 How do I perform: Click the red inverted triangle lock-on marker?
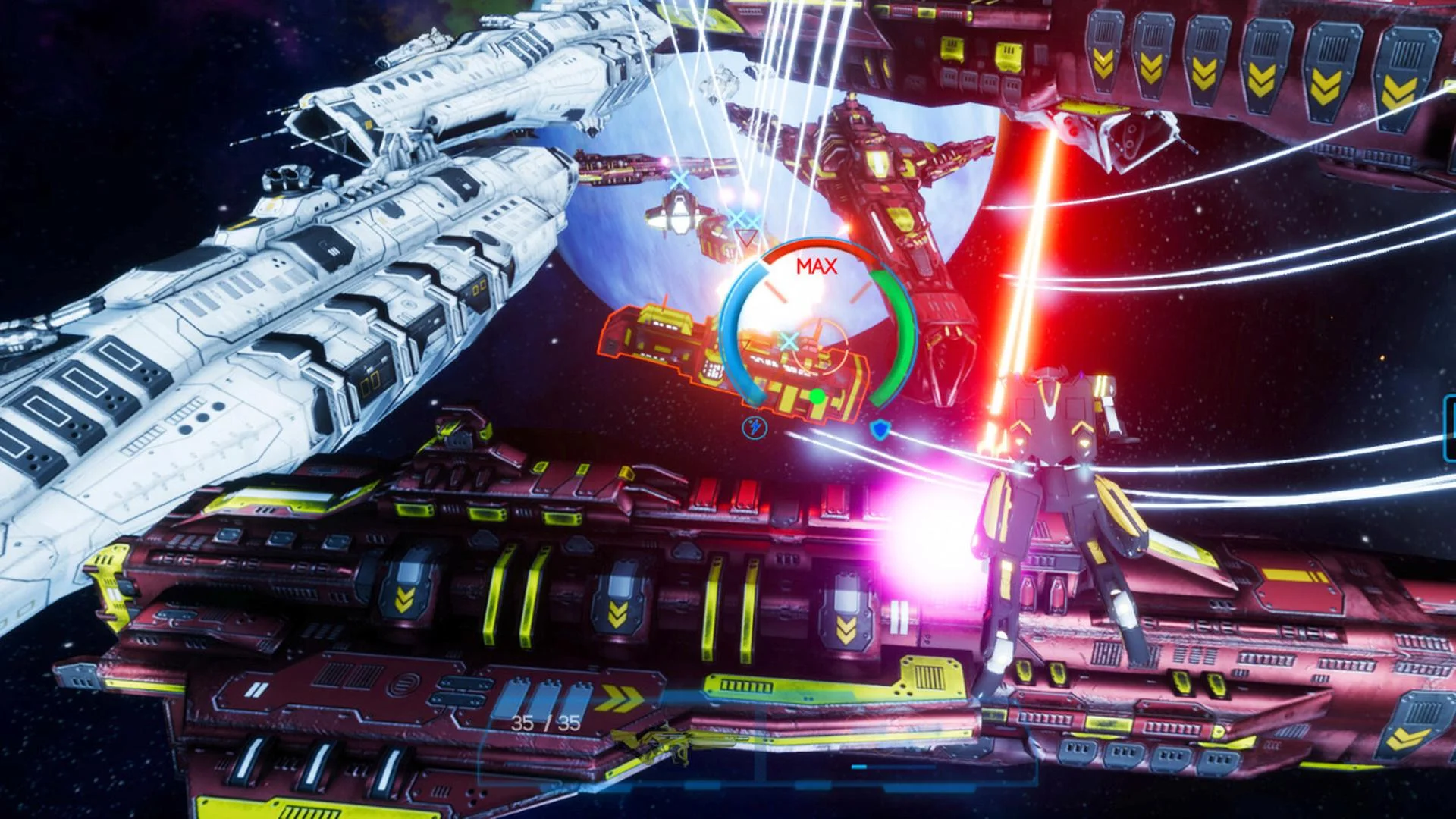pos(747,239)
